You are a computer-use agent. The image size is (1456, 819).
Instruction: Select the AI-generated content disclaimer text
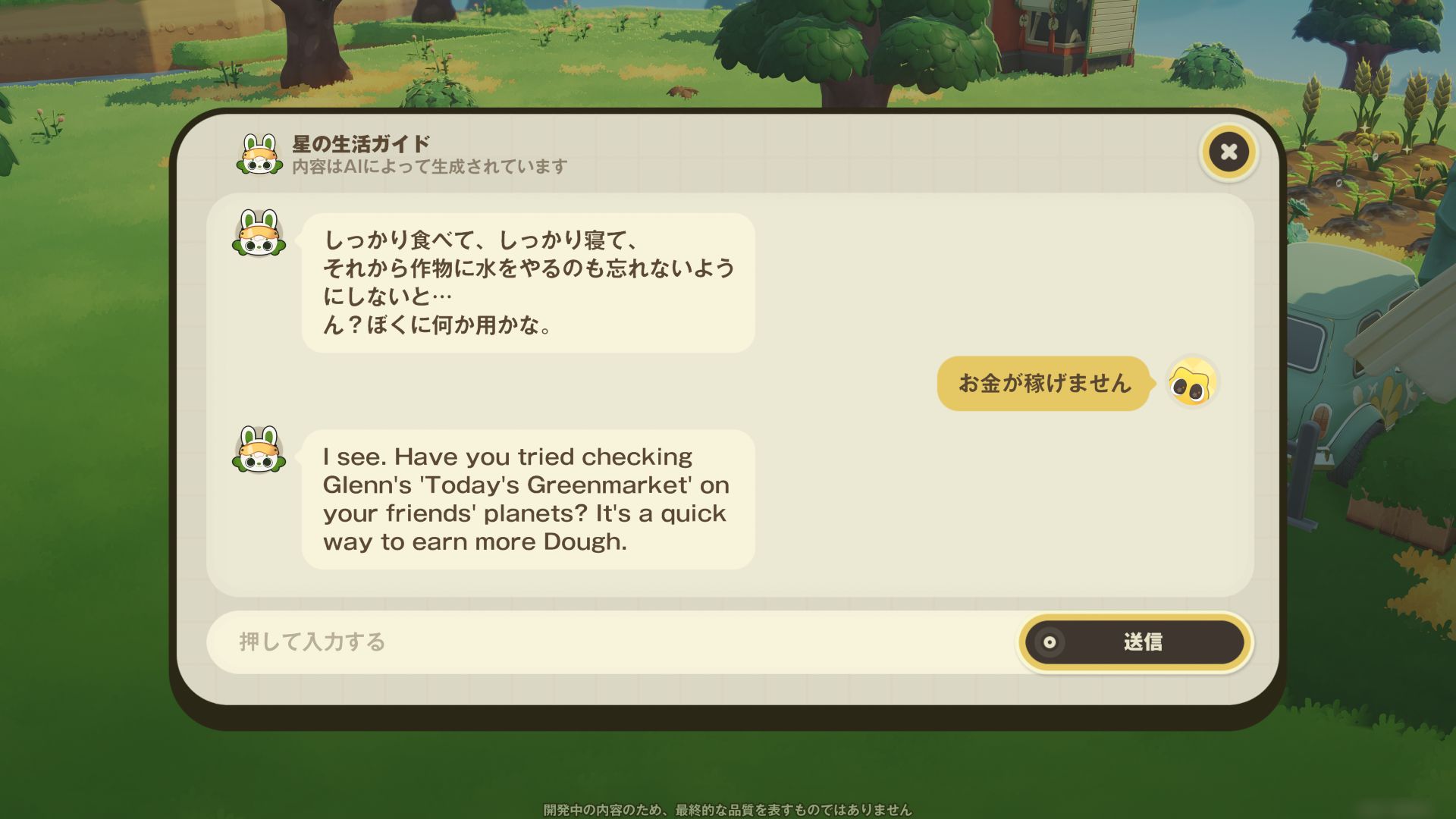(428, 168)
